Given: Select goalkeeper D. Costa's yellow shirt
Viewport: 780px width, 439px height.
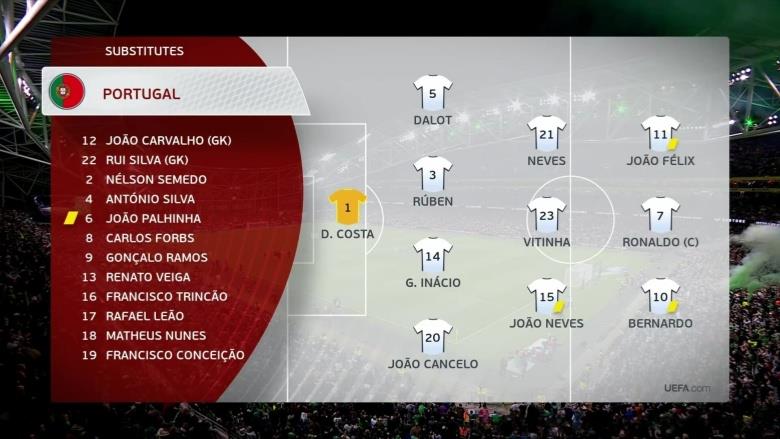Looking at the screenshot, I should pos(347,207).
